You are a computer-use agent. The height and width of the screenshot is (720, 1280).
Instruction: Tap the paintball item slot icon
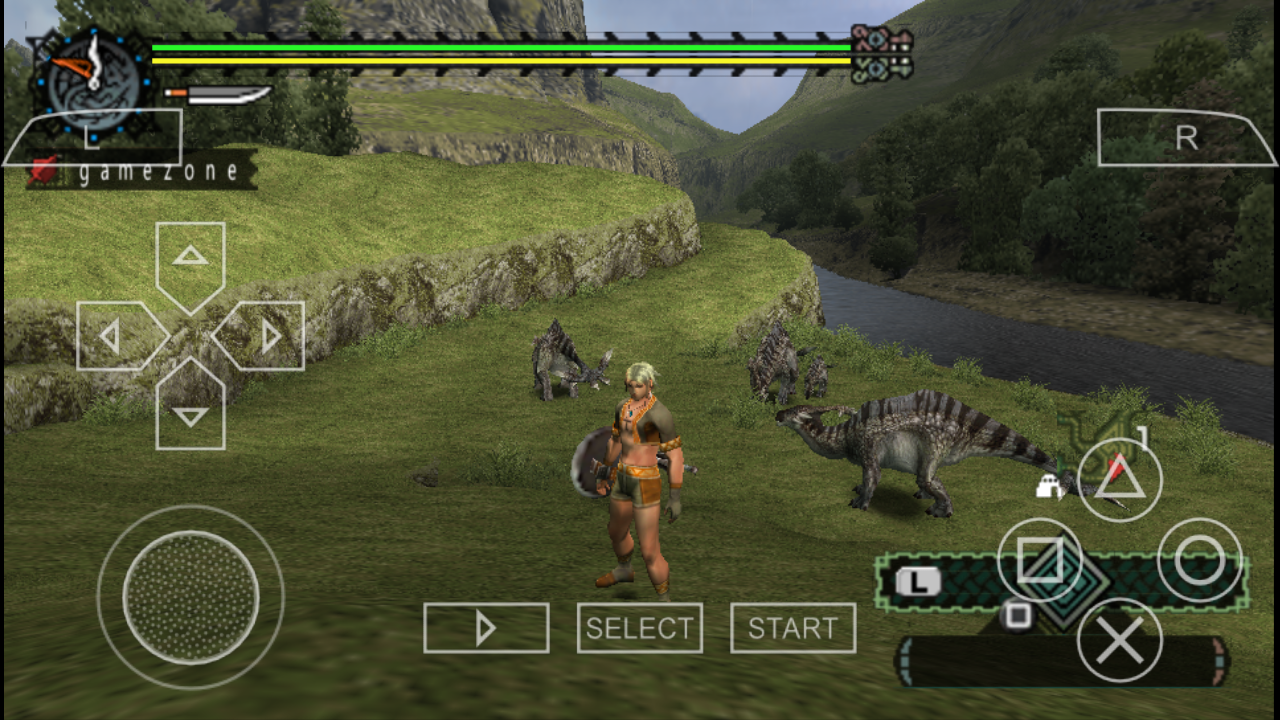1048,485
